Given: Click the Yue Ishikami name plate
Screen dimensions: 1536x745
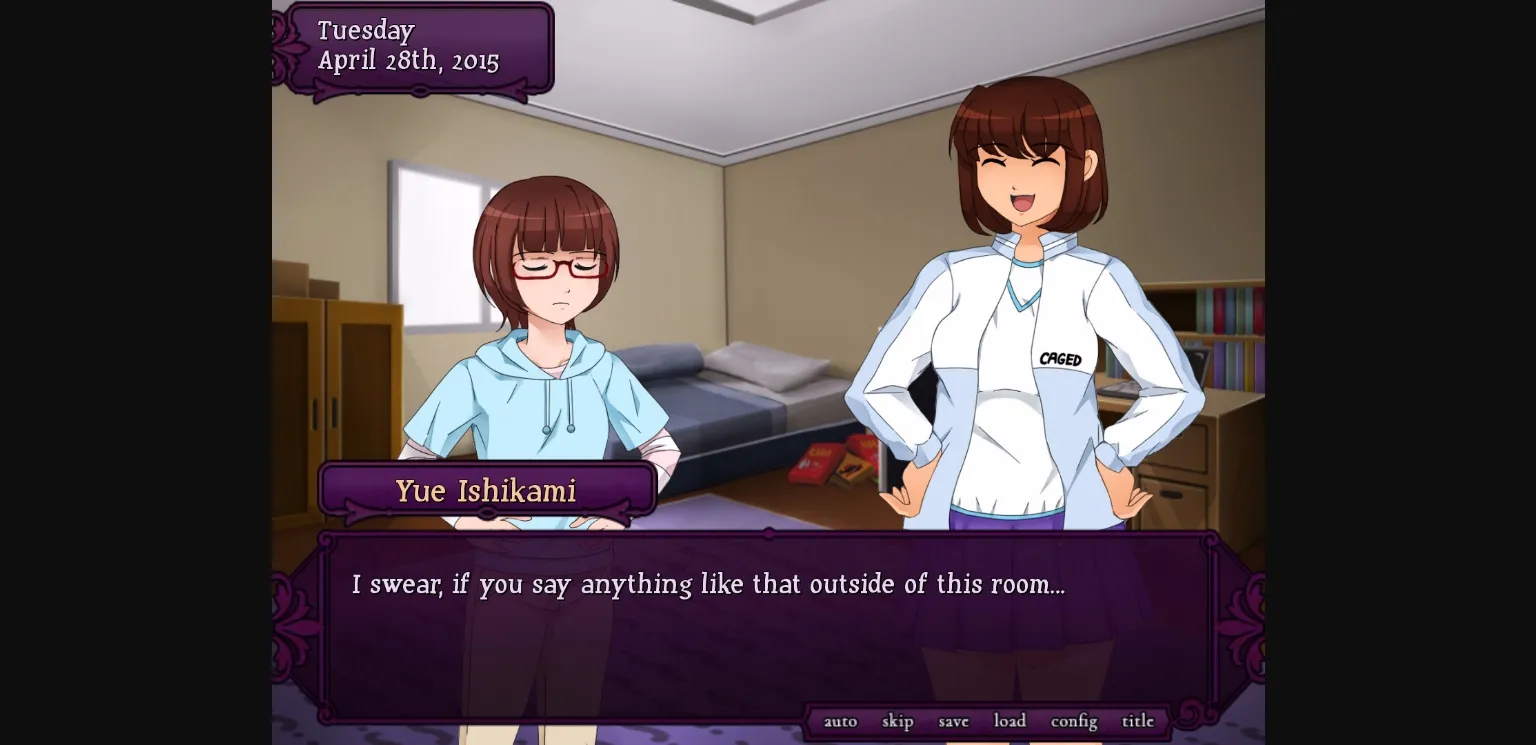Looking at the screenshot, I should [x=487, y=490].
